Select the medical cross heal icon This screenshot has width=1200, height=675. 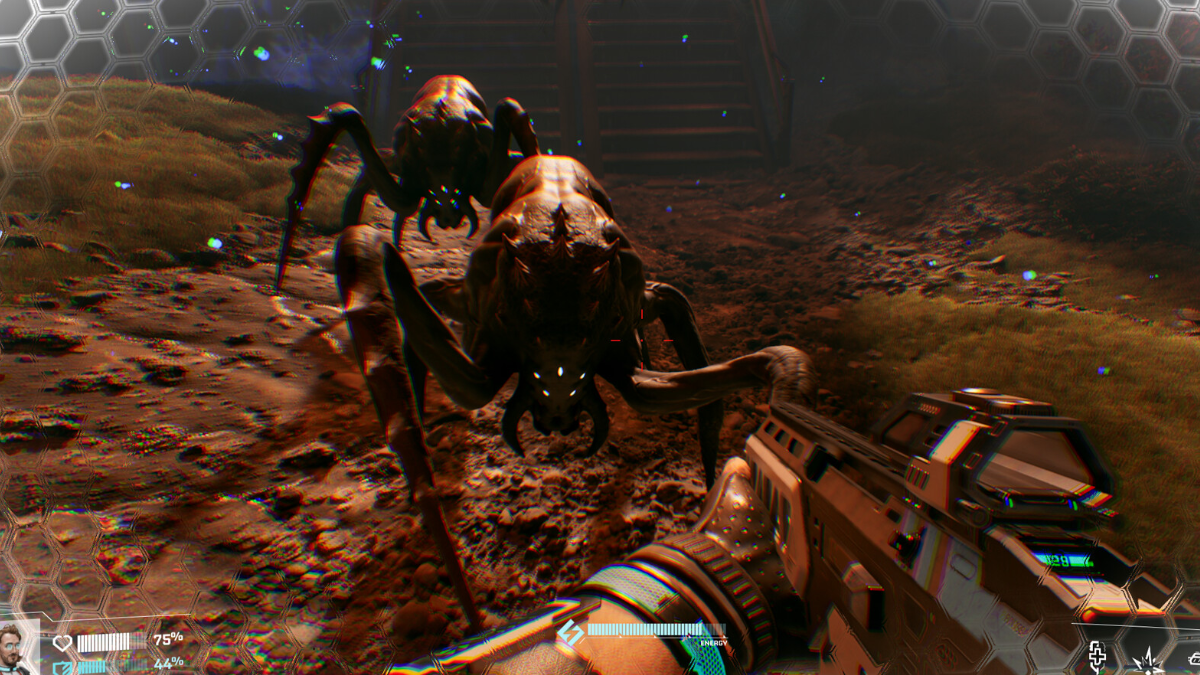click(1097, 658)
